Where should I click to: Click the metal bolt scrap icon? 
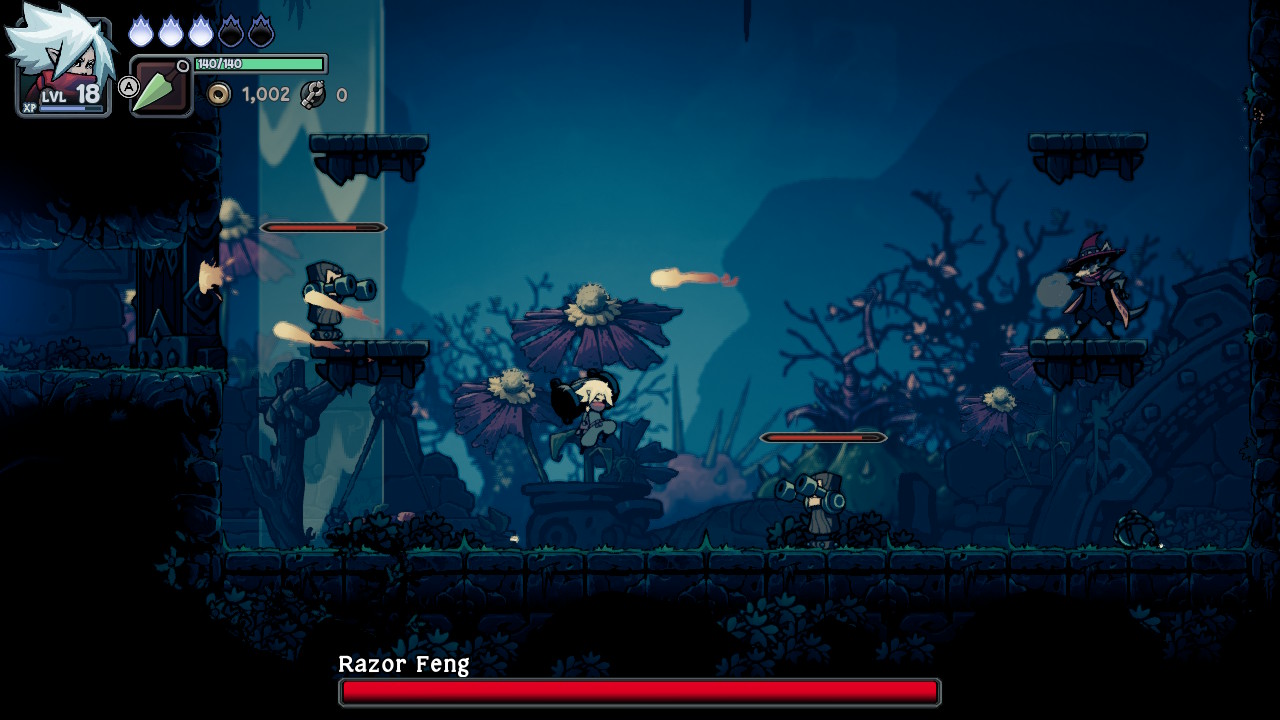pos(313,94)
